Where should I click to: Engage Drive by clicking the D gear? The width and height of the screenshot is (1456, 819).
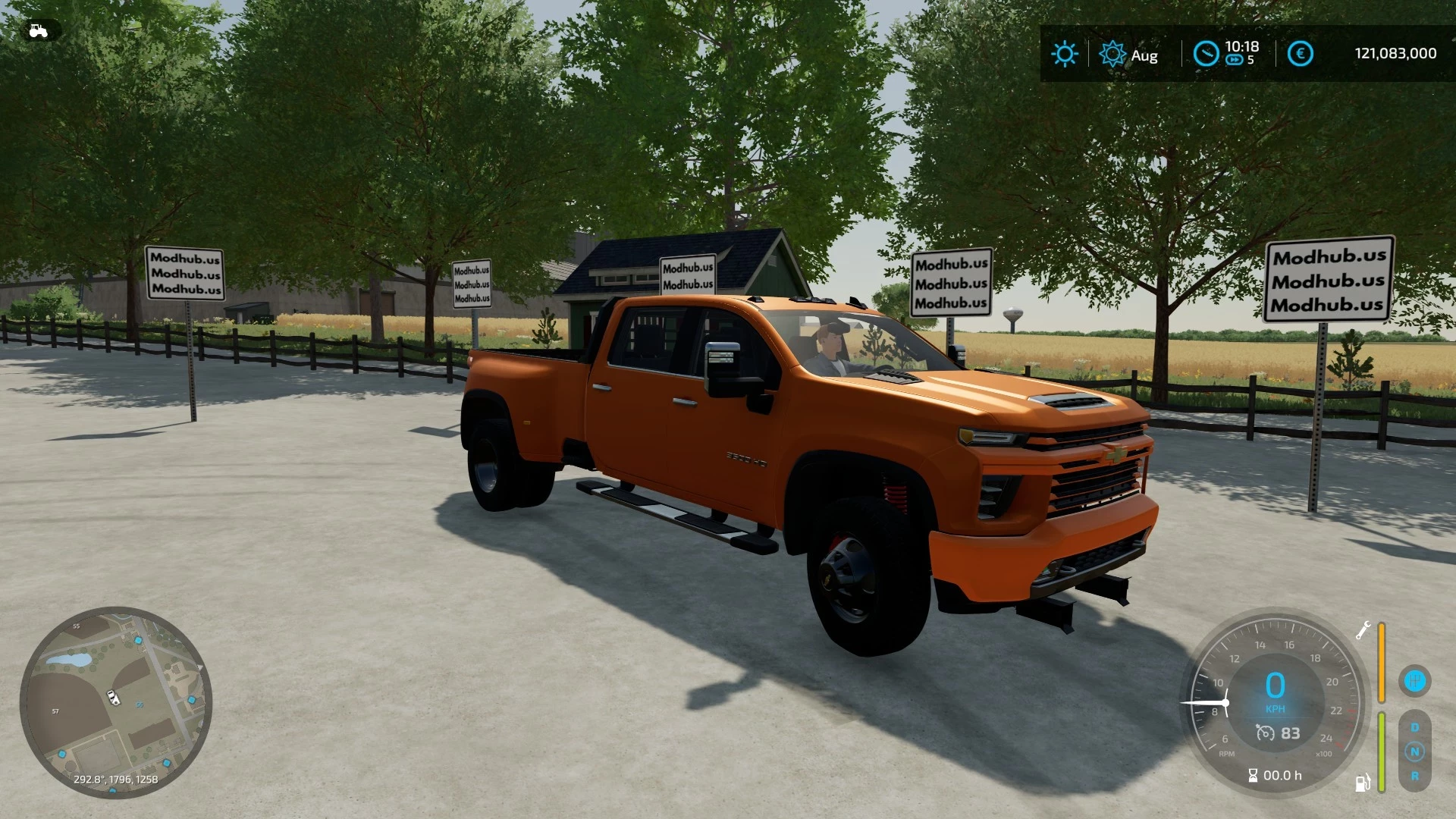(x=1415, y=726)
